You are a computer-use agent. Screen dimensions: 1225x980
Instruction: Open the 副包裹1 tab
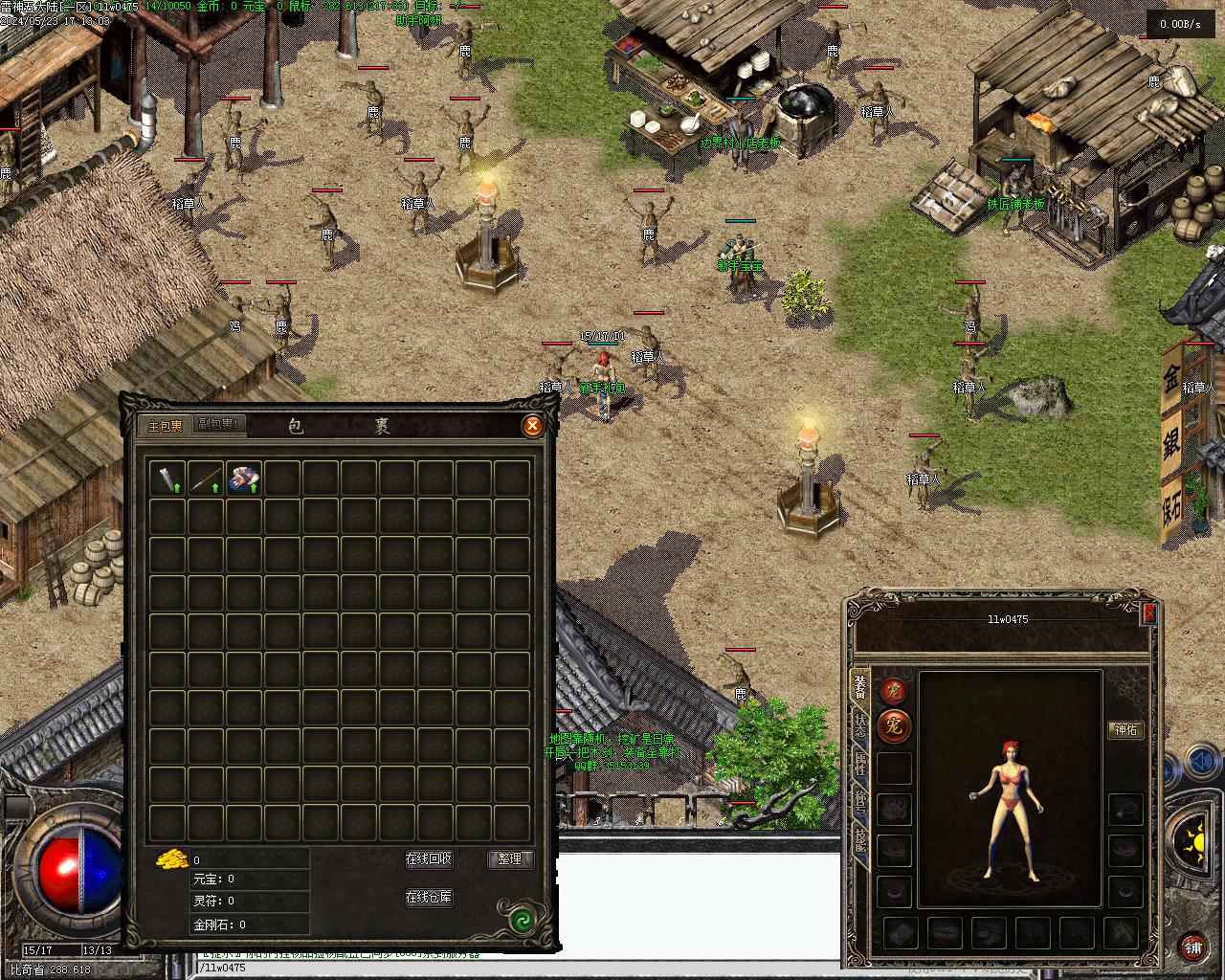219,425
